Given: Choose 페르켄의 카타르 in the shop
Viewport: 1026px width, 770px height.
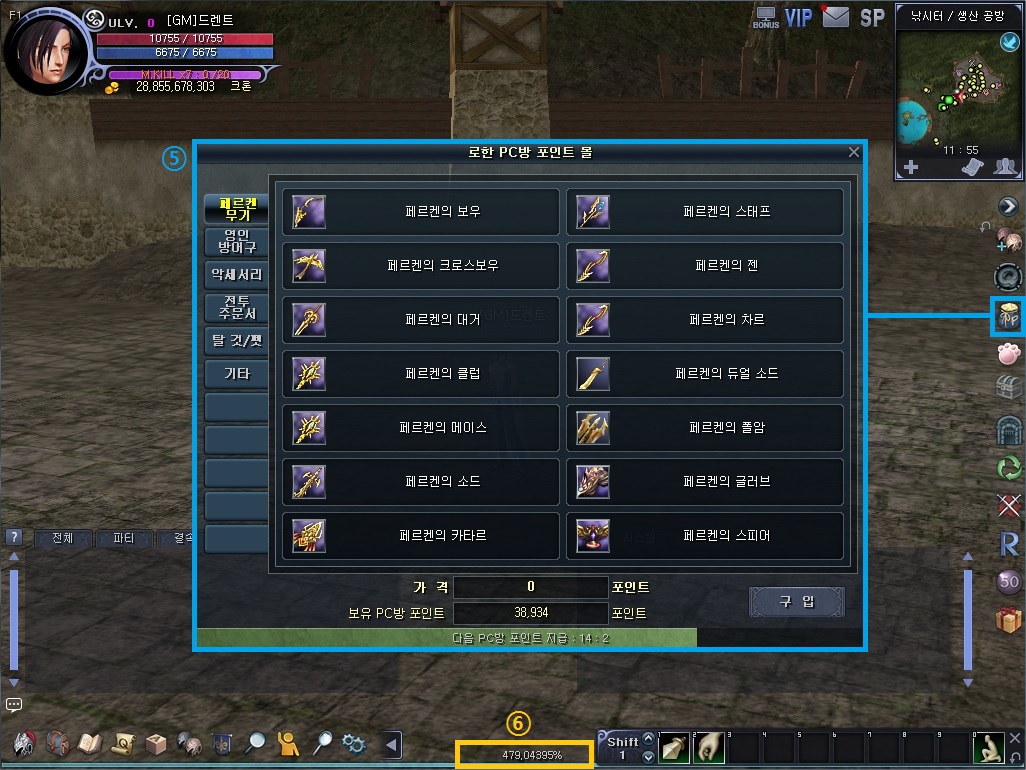Looking at the screenshot, I should pos(421,536).
